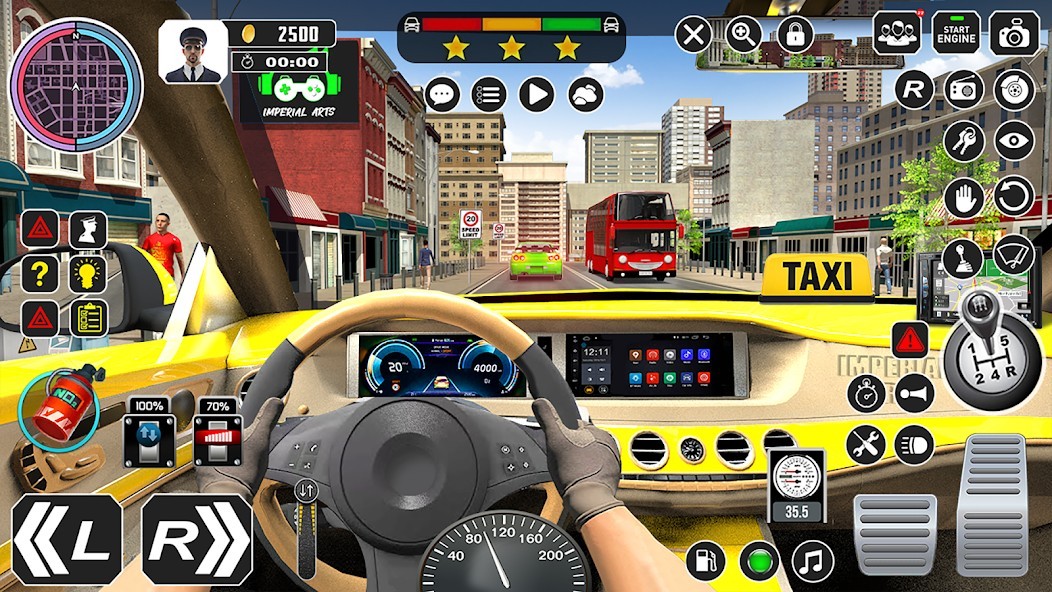The image size is (1052, 592).
Task: Steer right with the R arrow button
Action: pos(196,540)
